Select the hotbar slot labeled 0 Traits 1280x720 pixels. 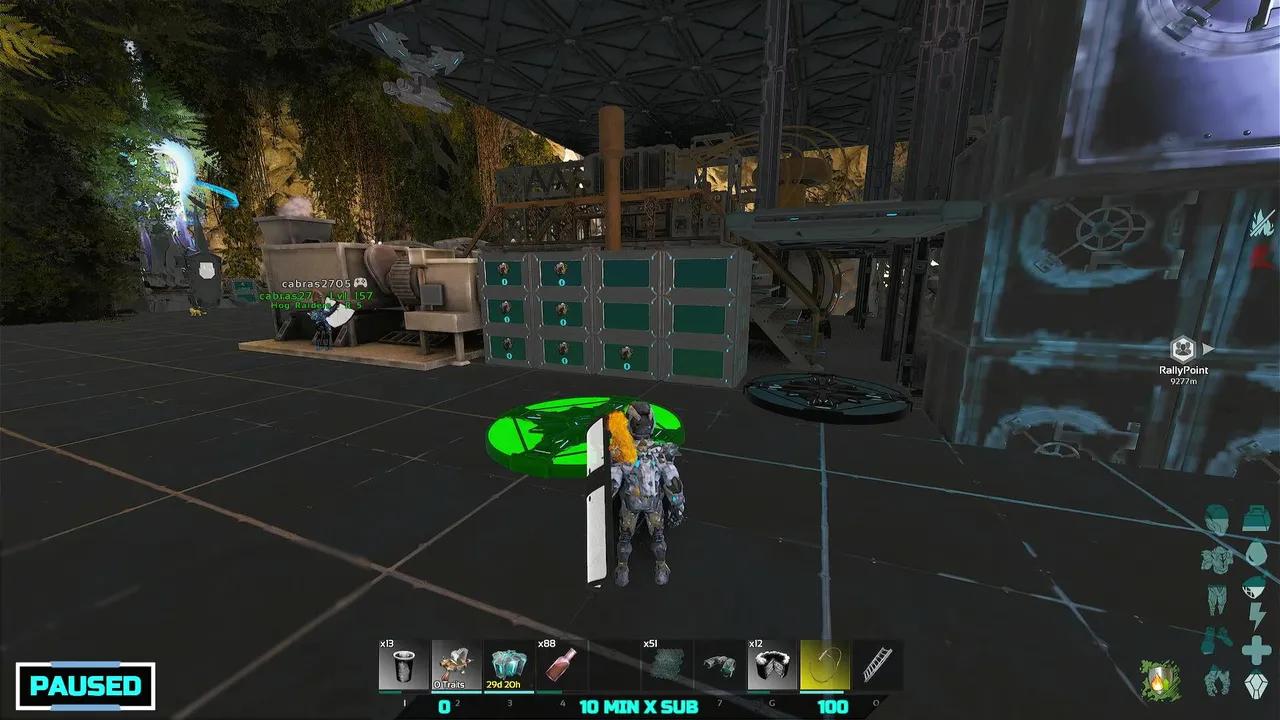456,665
